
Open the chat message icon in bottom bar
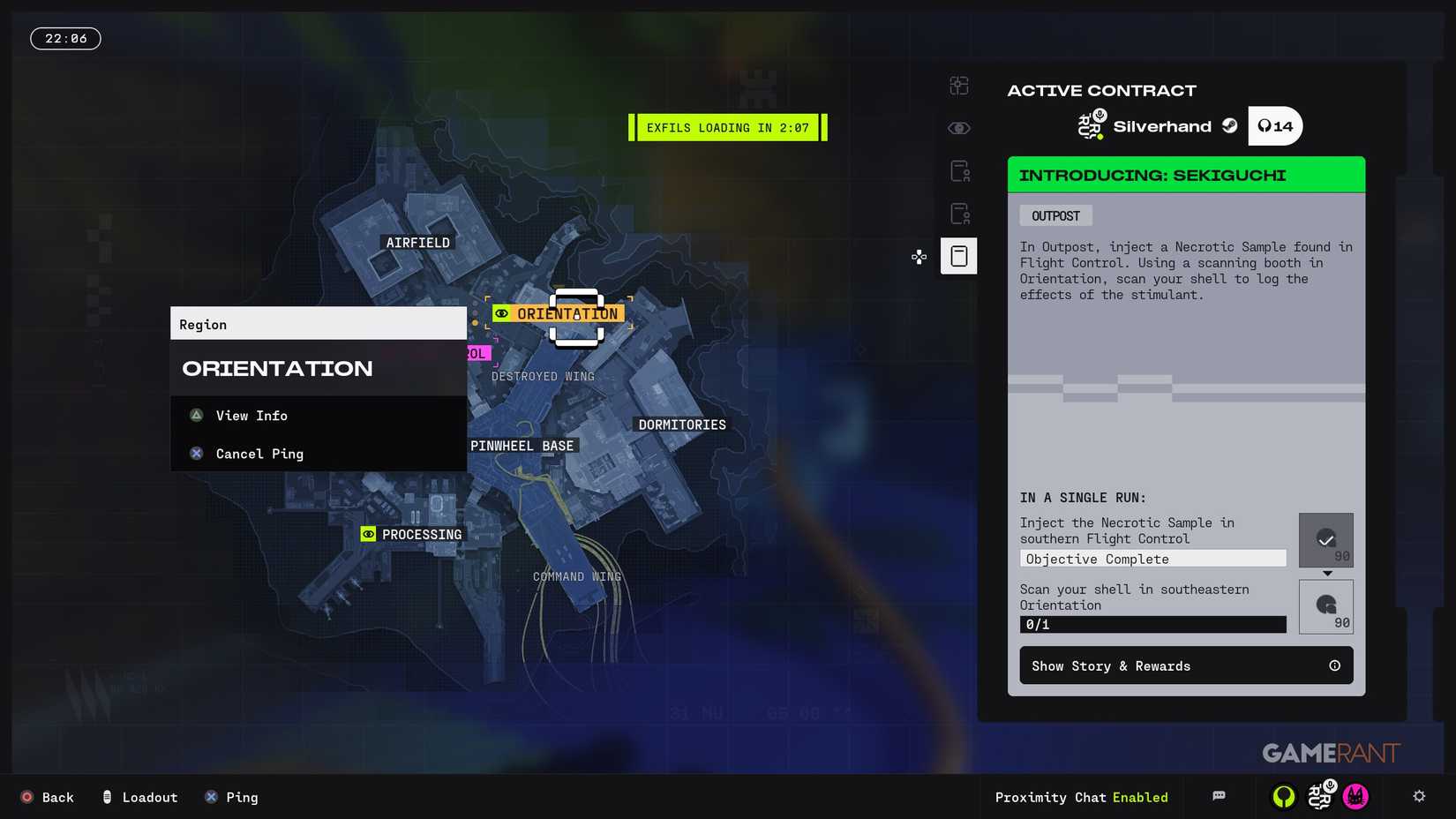pos(1219,797)
